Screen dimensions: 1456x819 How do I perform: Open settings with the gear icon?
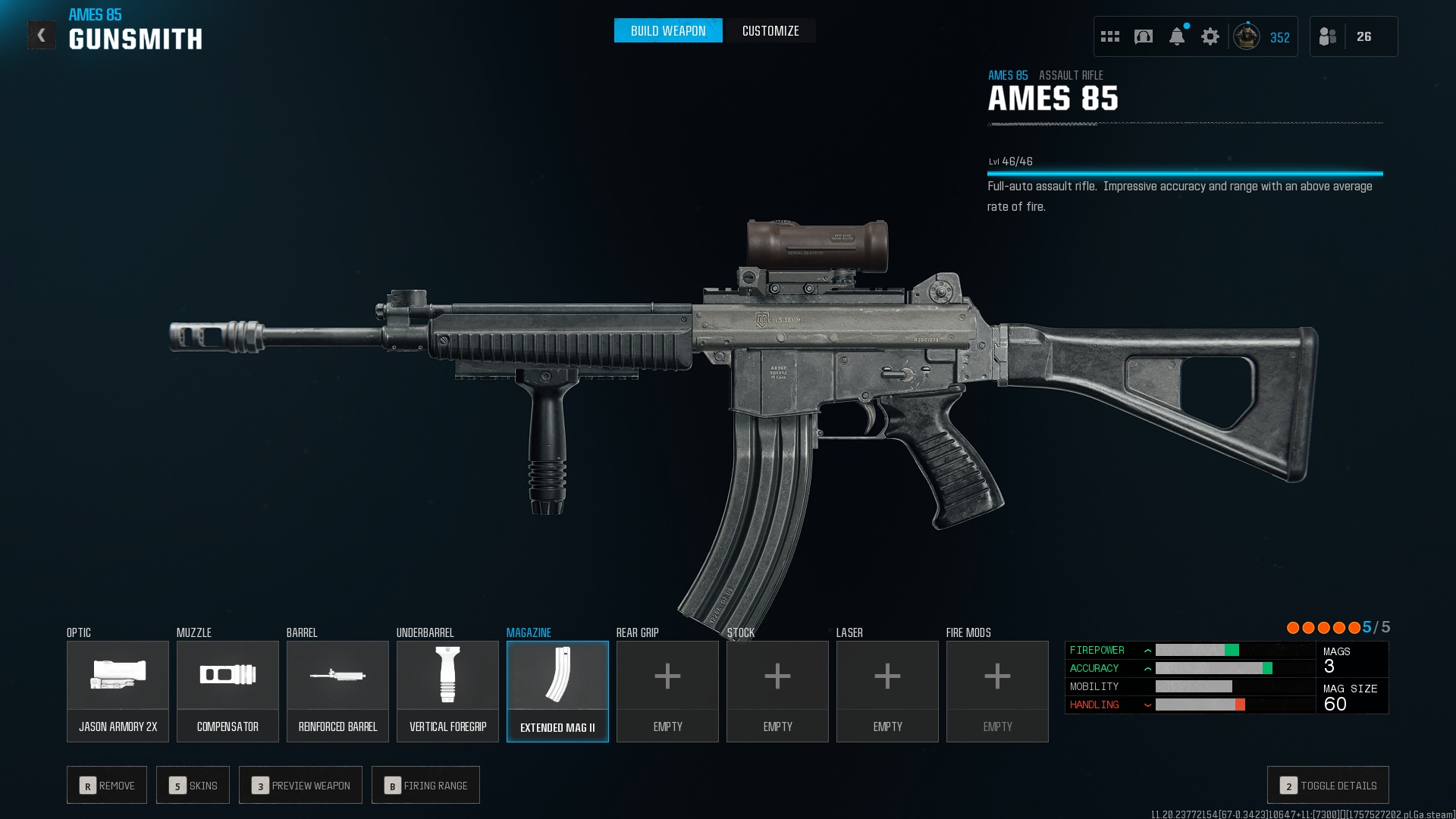1210,36
